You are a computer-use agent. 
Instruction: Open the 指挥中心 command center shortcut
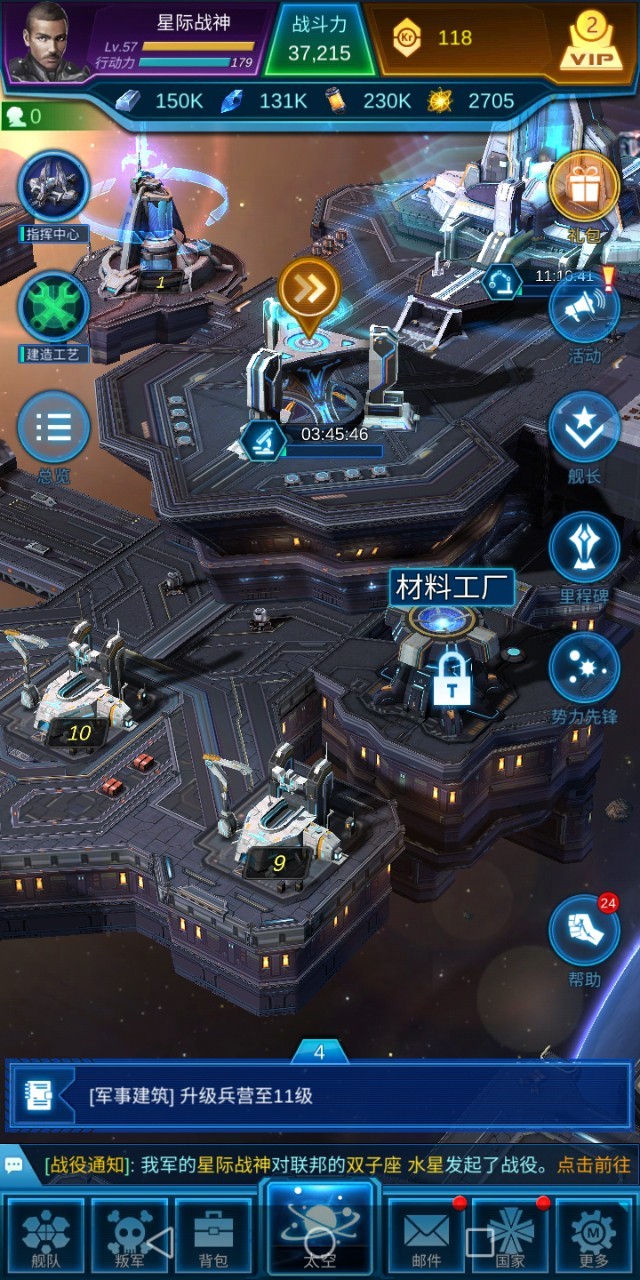click(54, 187)
